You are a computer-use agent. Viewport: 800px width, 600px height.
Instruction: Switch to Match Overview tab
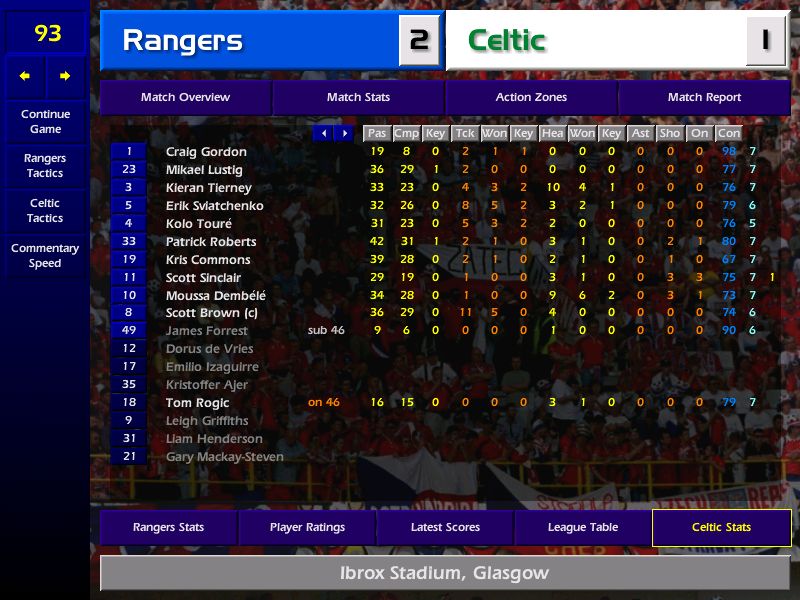pyautogui.click(x=185, y=97)
